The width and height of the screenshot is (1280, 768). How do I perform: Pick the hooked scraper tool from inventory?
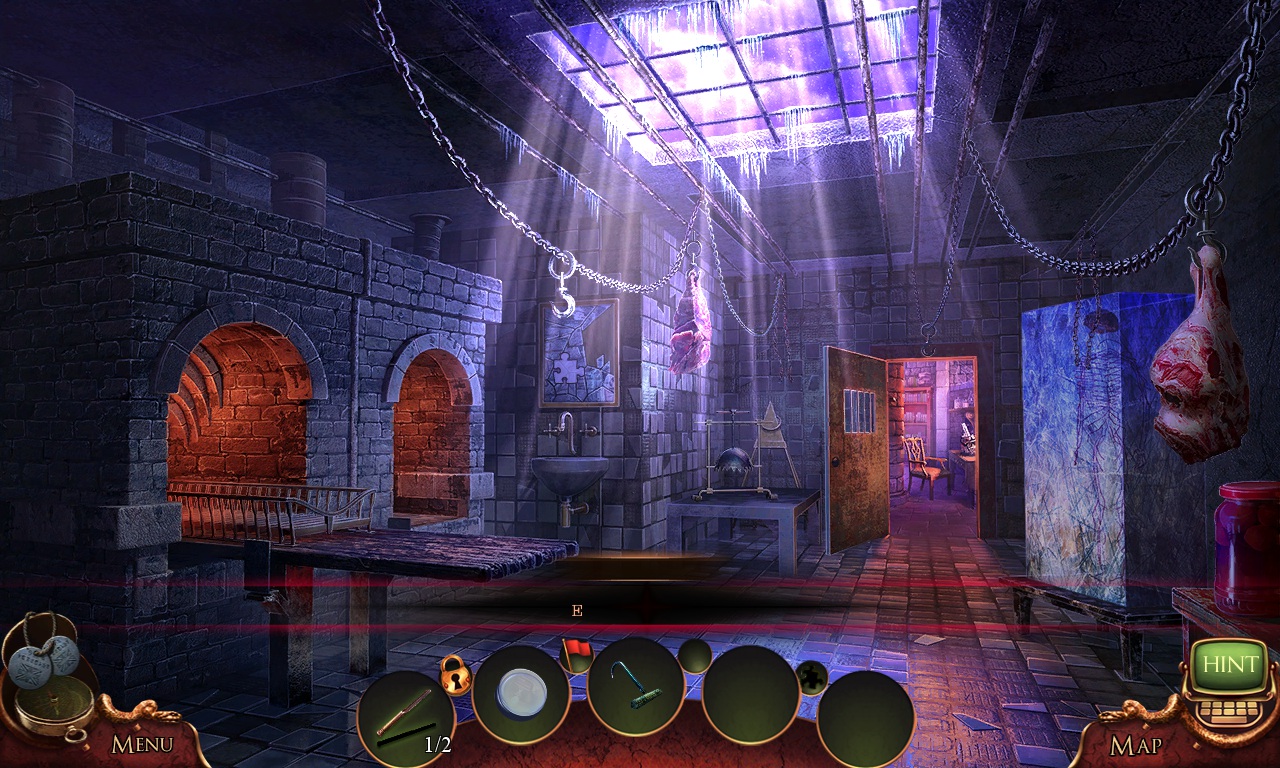tap(635, 686)
